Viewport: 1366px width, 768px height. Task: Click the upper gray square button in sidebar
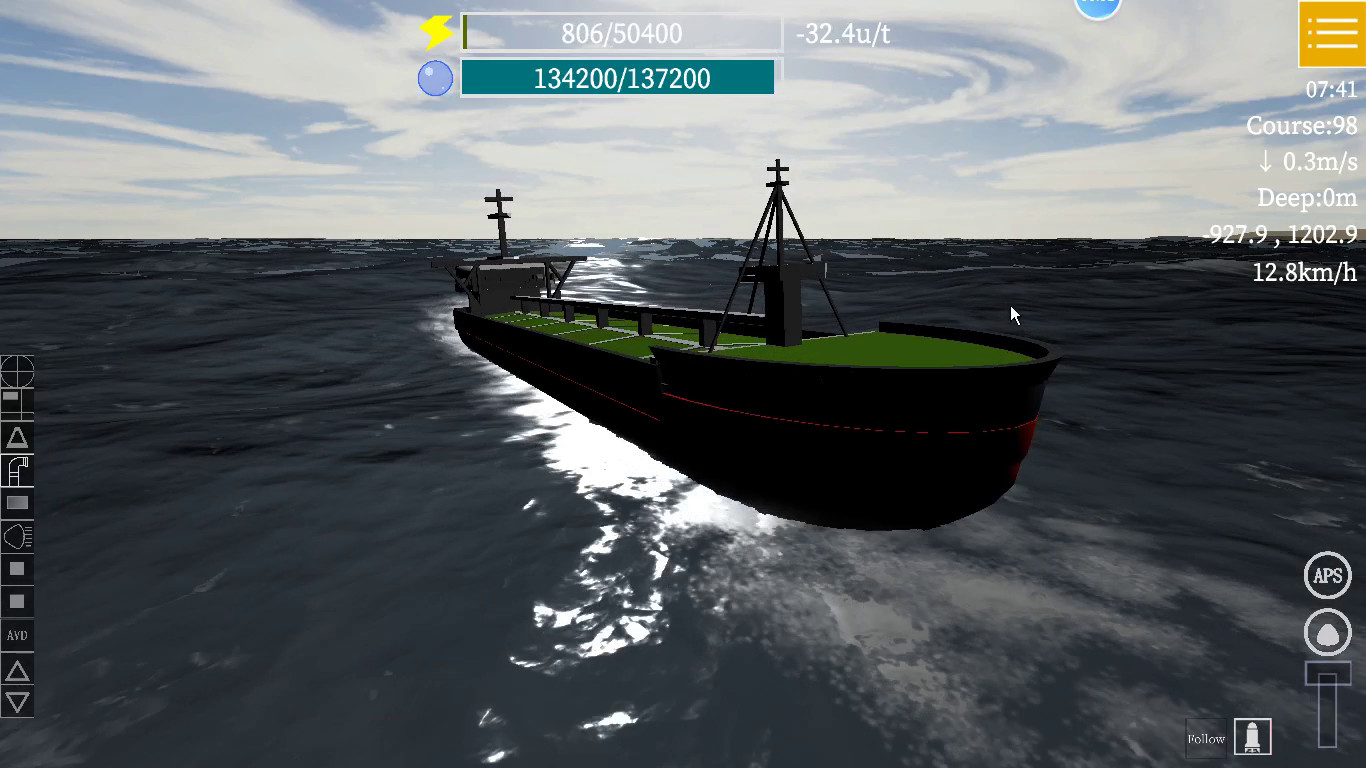point(18,570)
